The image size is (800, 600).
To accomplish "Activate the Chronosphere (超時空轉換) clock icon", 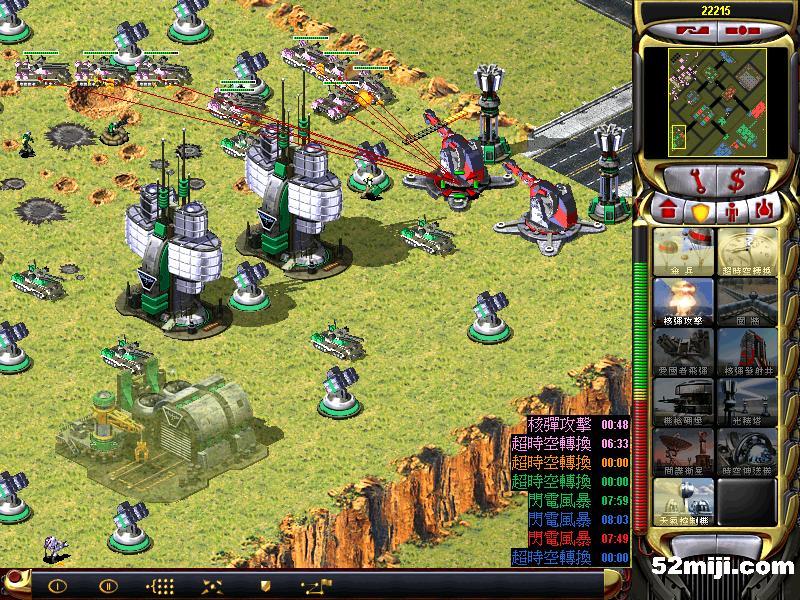I will coord(746,252).
